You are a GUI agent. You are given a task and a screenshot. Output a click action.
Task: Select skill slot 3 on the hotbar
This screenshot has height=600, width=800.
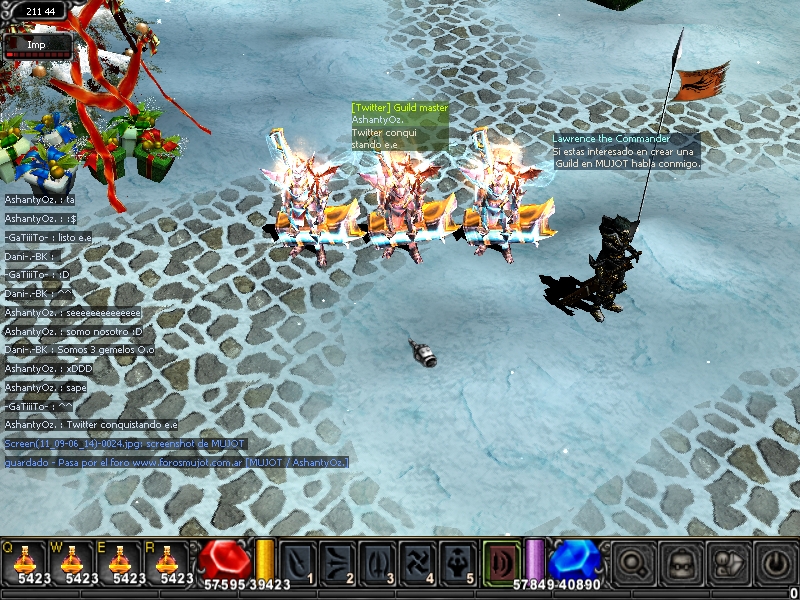tap(378, 563)
